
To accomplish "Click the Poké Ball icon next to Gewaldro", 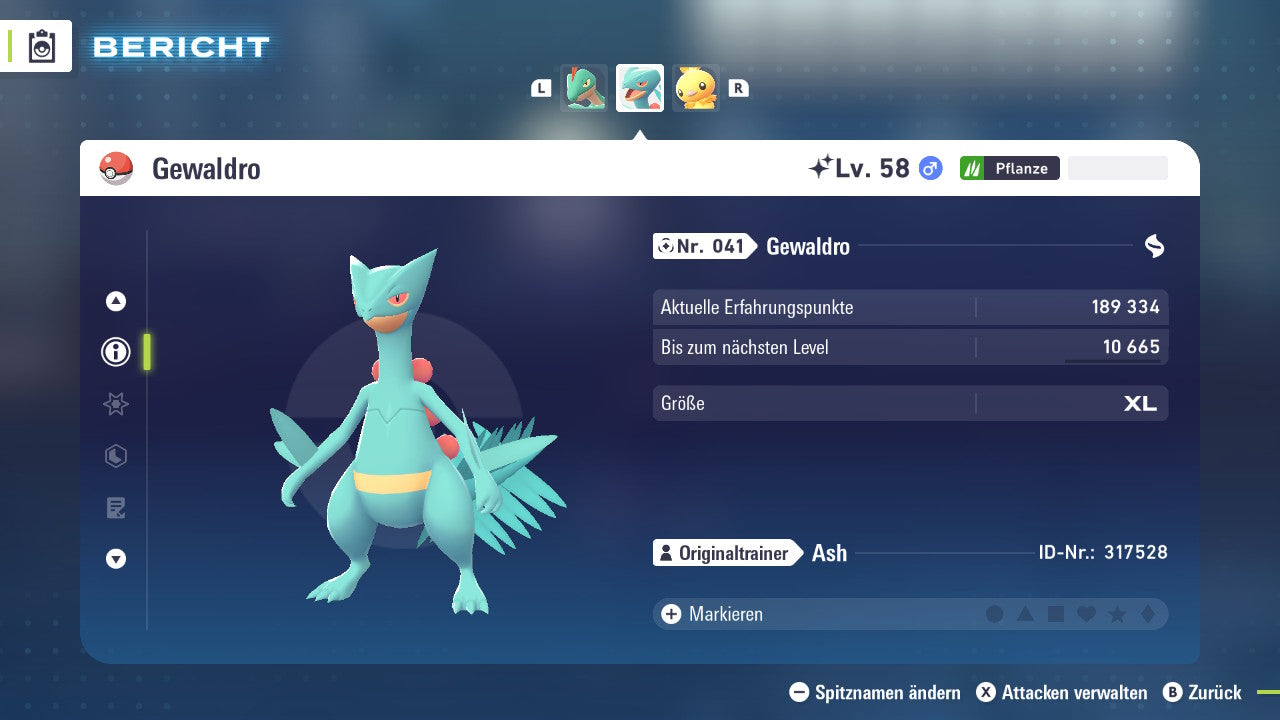I will click(117, 168).
